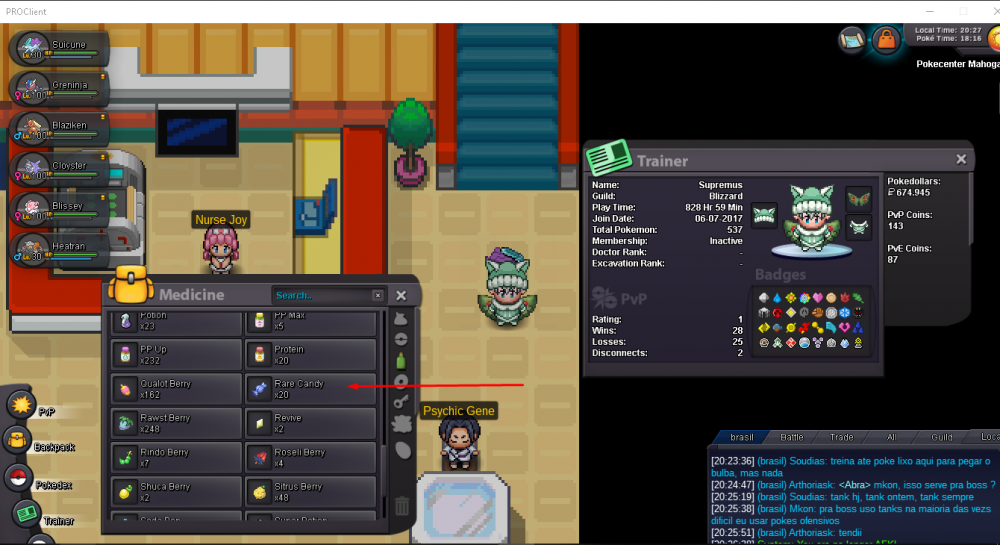
Task: Open the world map icon
Action: coord(852,40)
